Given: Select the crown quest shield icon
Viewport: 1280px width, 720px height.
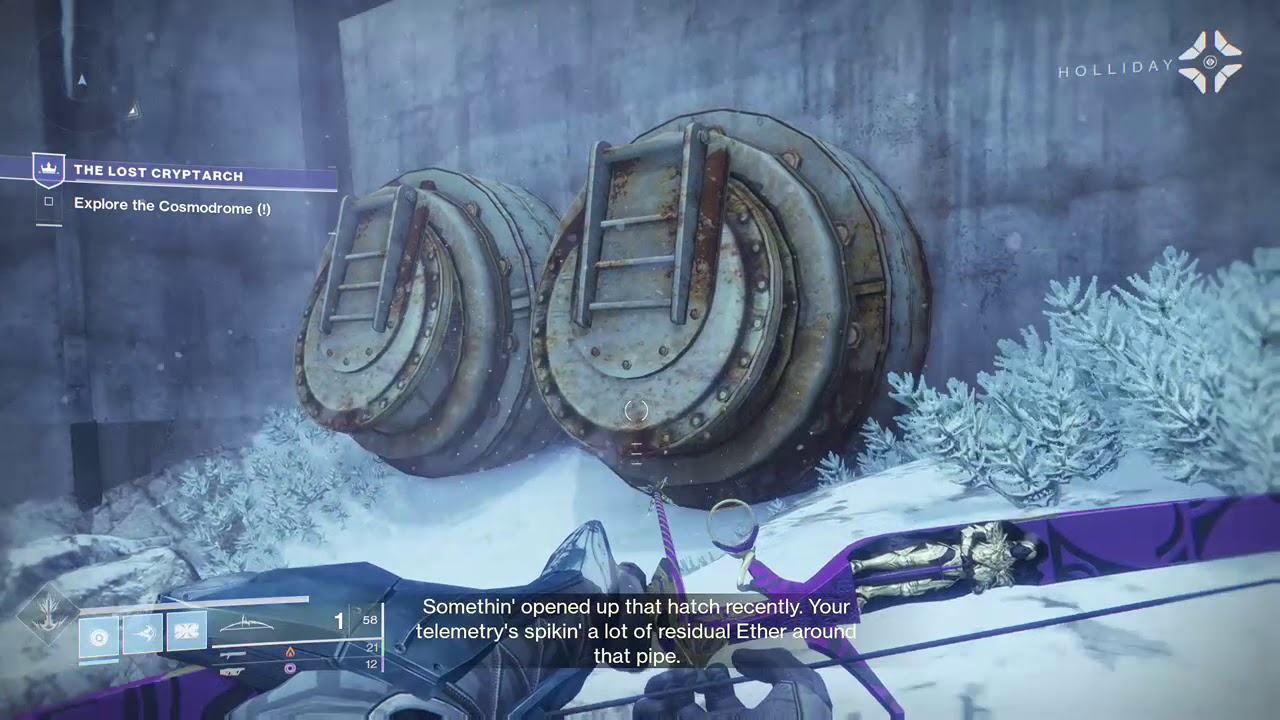Looking at the screenshot, I should (x=48, y=168).
